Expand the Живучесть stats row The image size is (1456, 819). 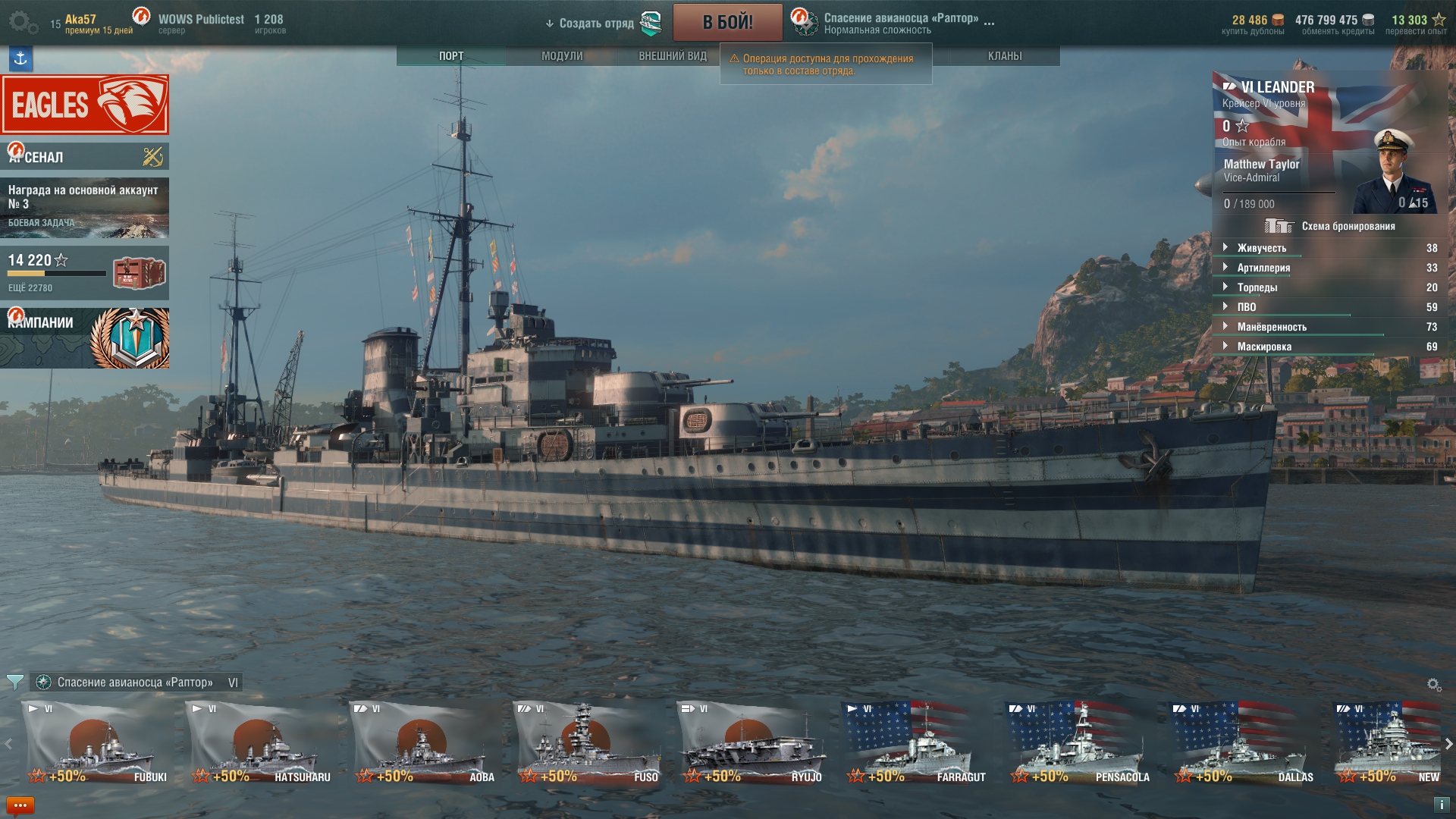[1262, 248]
